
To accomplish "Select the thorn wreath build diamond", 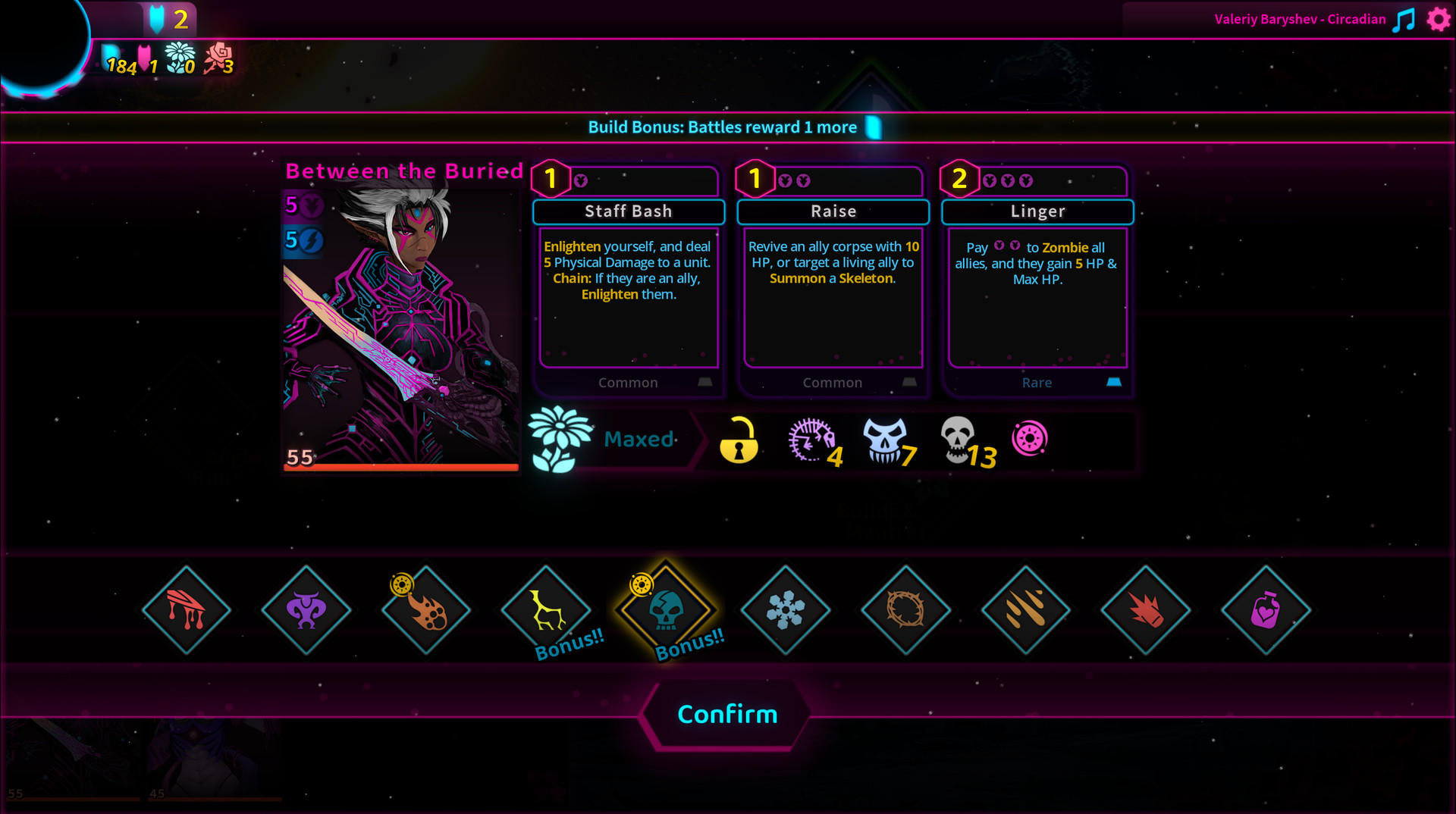I will pos(905,610).
